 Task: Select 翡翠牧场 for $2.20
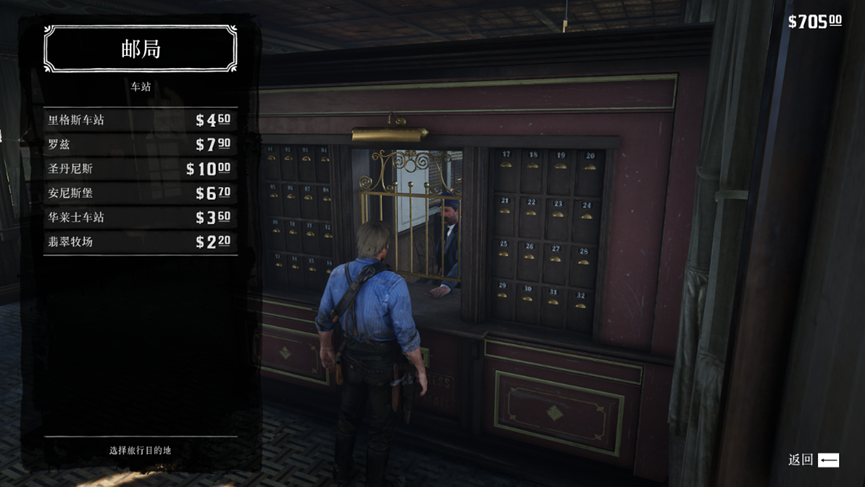(x=140, y=242)
